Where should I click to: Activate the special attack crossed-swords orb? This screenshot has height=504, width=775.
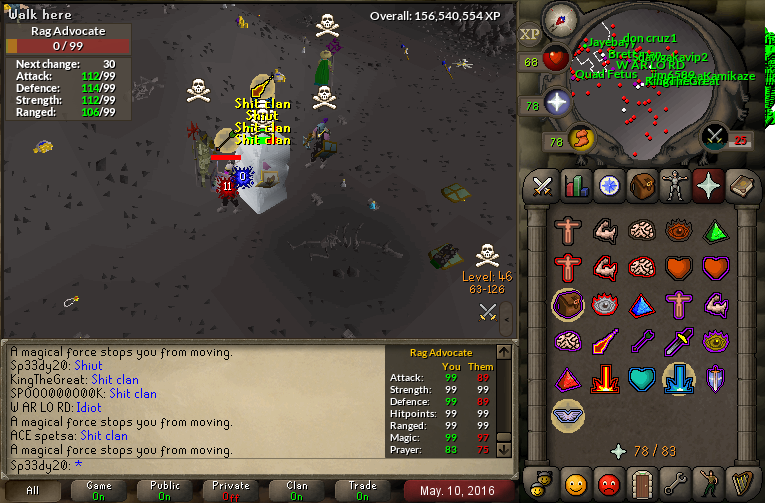714,136
